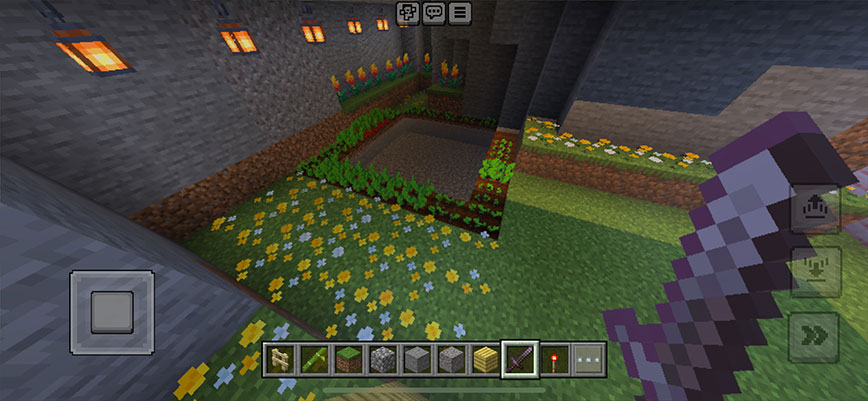Open the chat speech bubble button
This screenshot has width=868, height=401.
pos(434,13)
